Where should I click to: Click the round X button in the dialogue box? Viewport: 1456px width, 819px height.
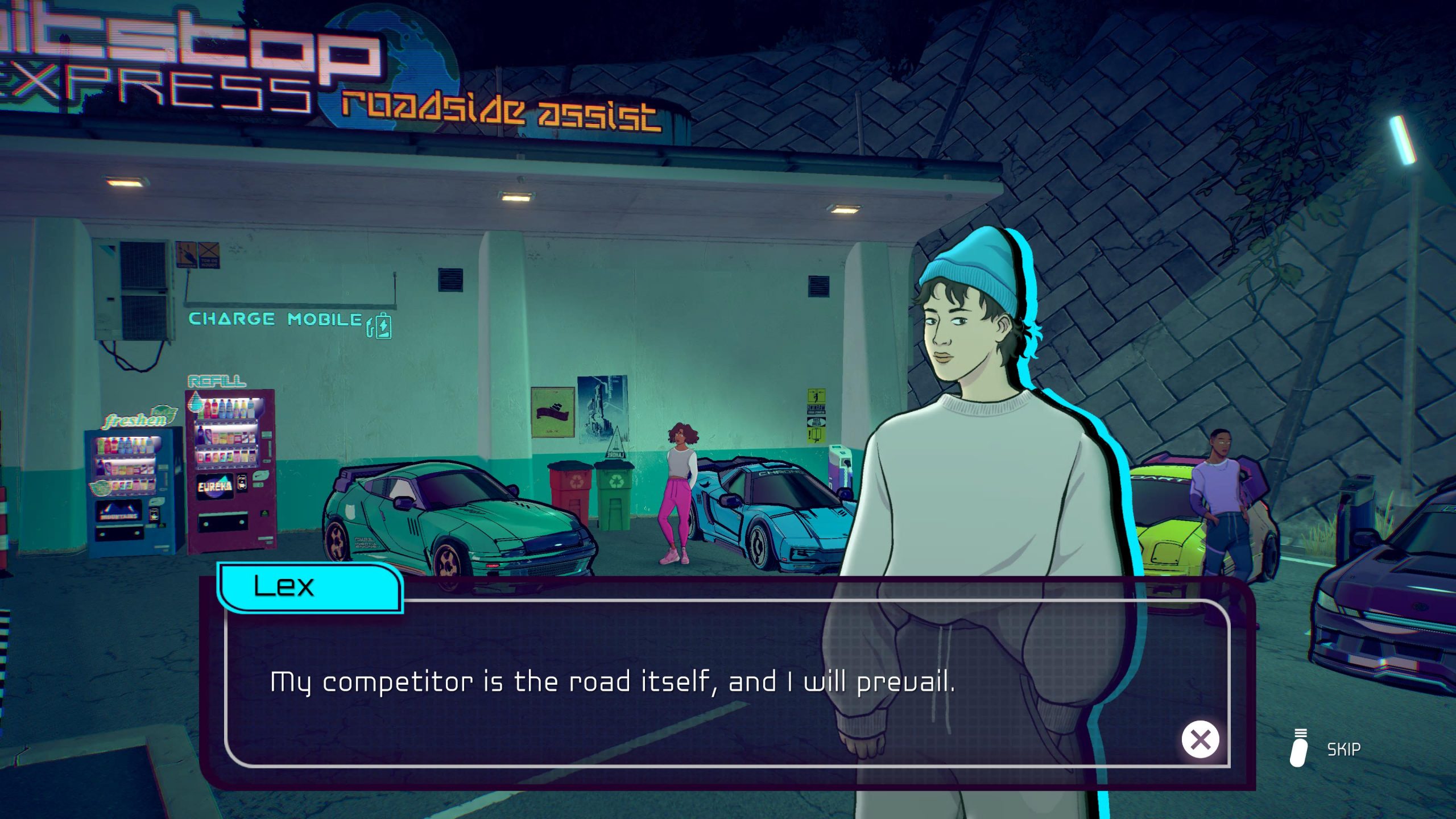click(1200, 739)
